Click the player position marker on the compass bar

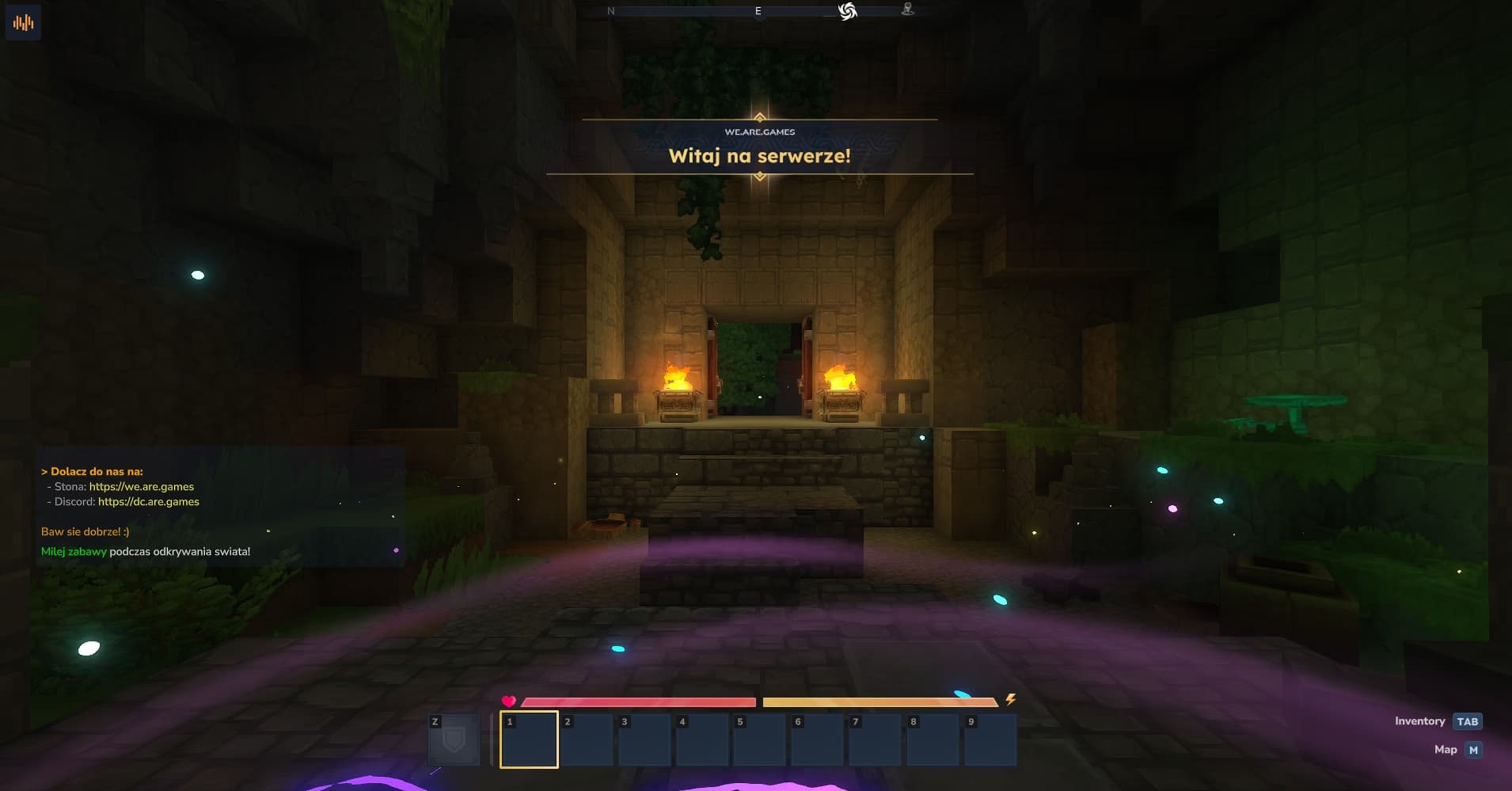(907, 10)
